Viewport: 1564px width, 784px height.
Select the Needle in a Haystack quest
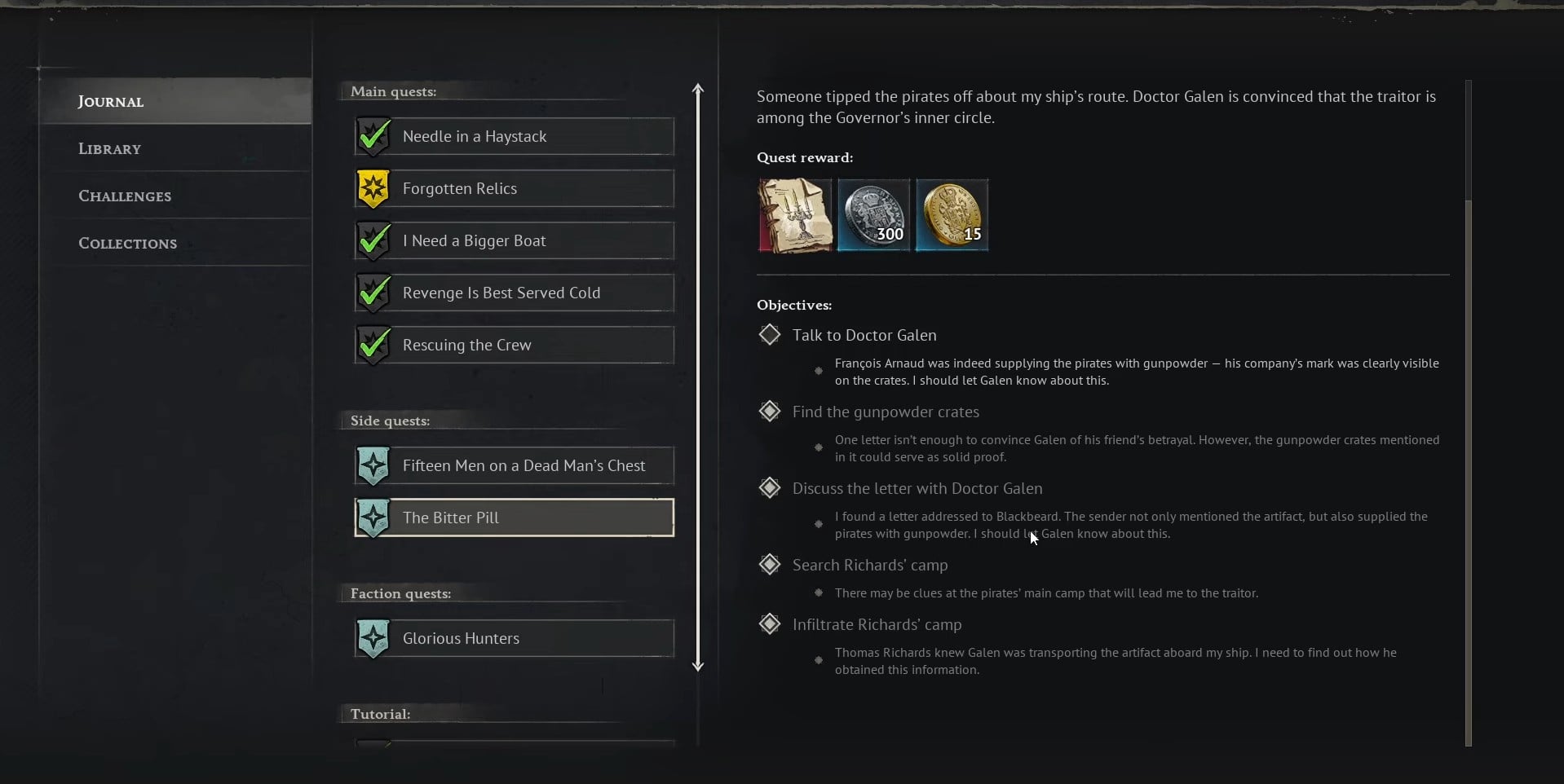514,137
